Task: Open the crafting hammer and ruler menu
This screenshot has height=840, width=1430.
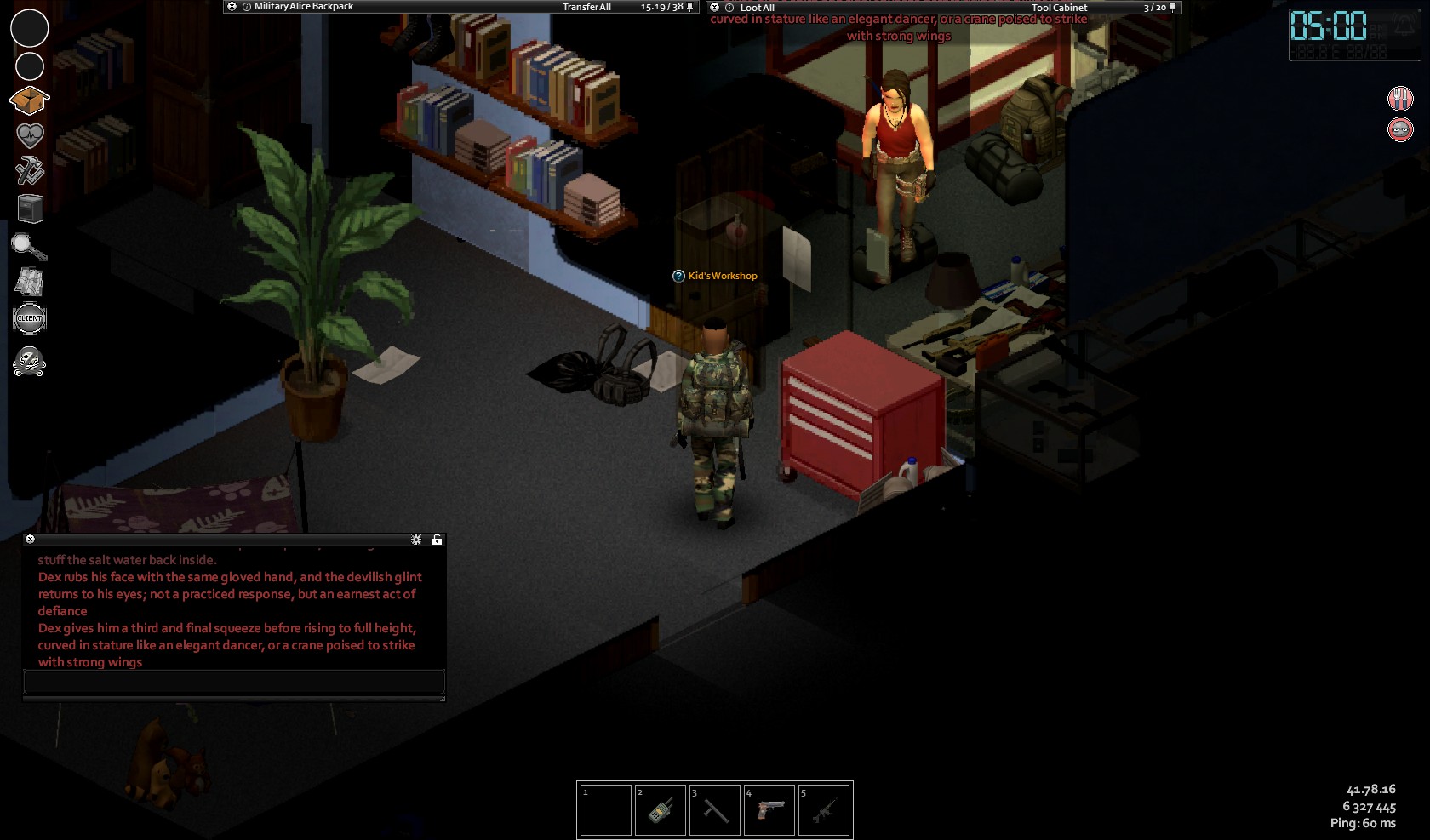Action: (30, 171)
